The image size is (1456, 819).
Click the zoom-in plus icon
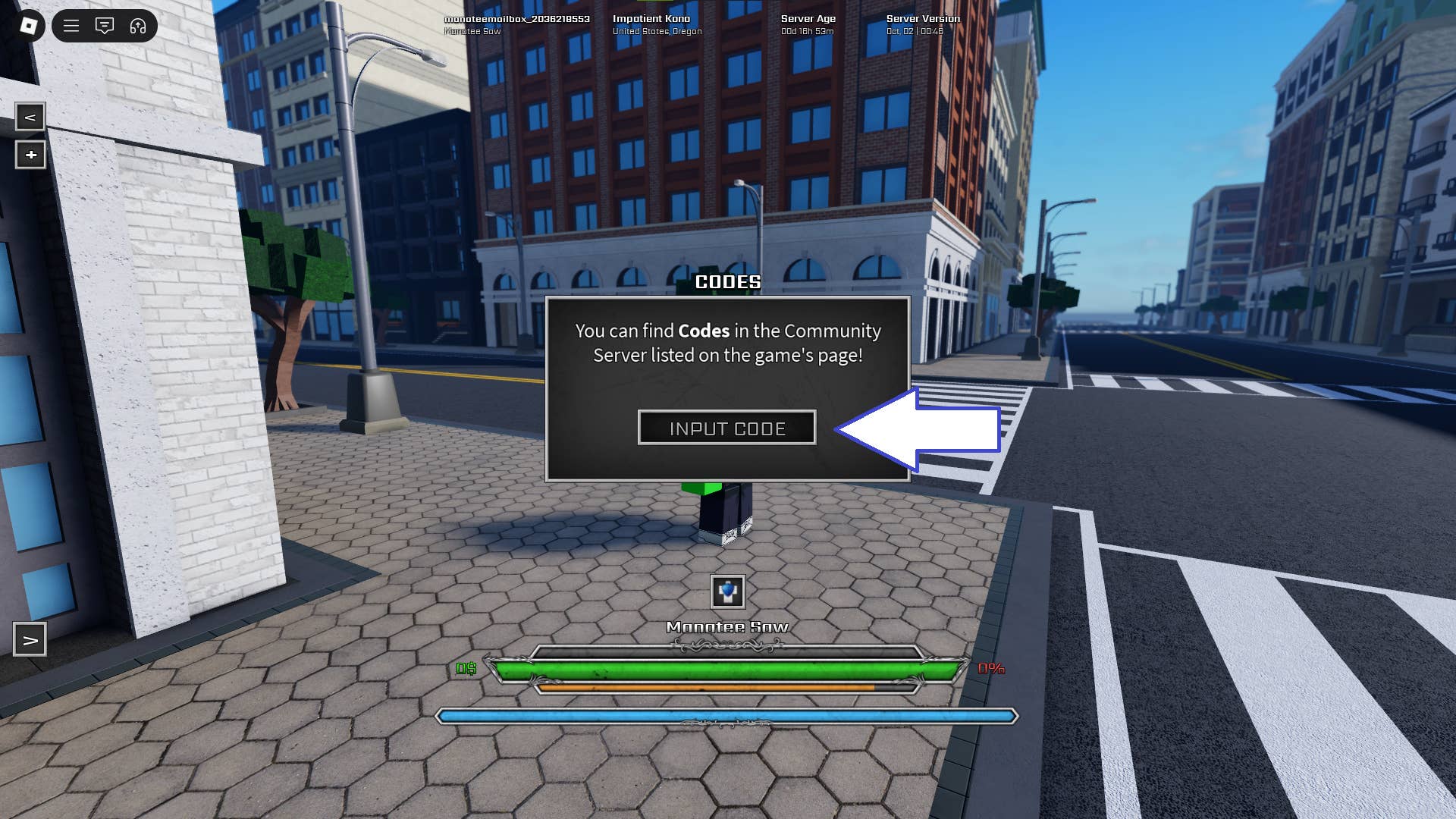click(x=30, y=155)
